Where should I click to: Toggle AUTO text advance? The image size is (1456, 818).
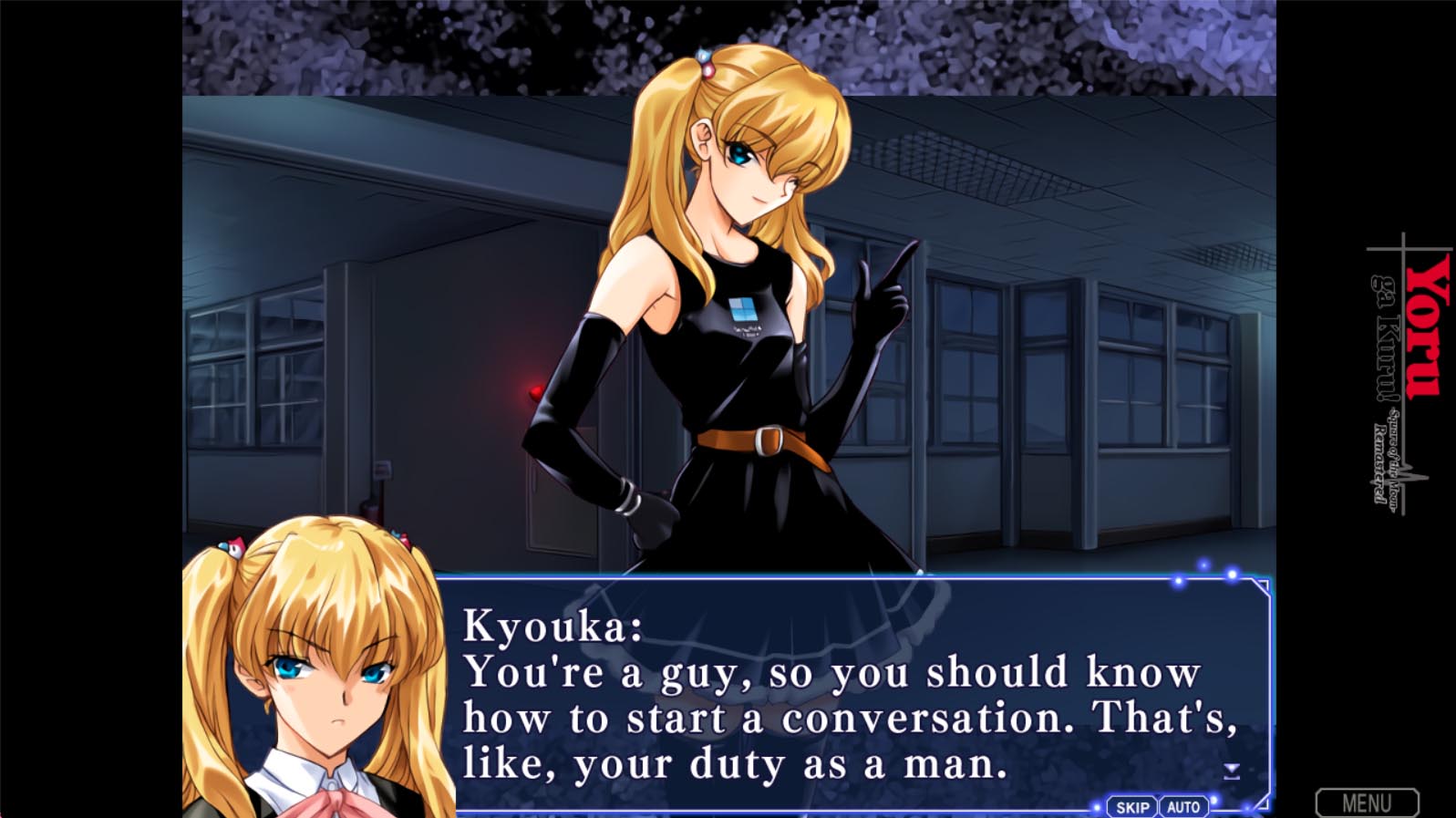1183,807
